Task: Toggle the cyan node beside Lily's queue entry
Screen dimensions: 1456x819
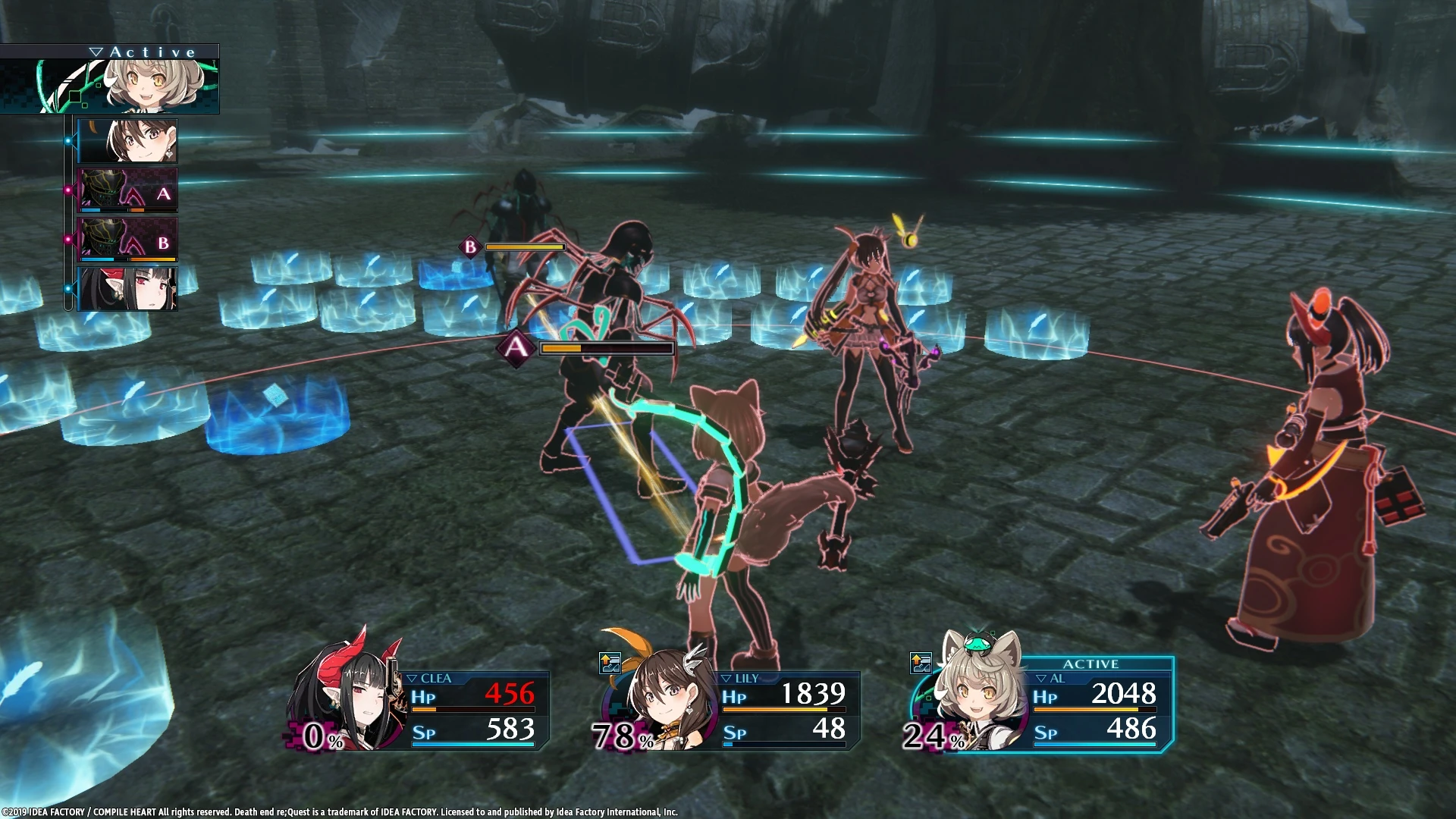Action: [68, 140]
